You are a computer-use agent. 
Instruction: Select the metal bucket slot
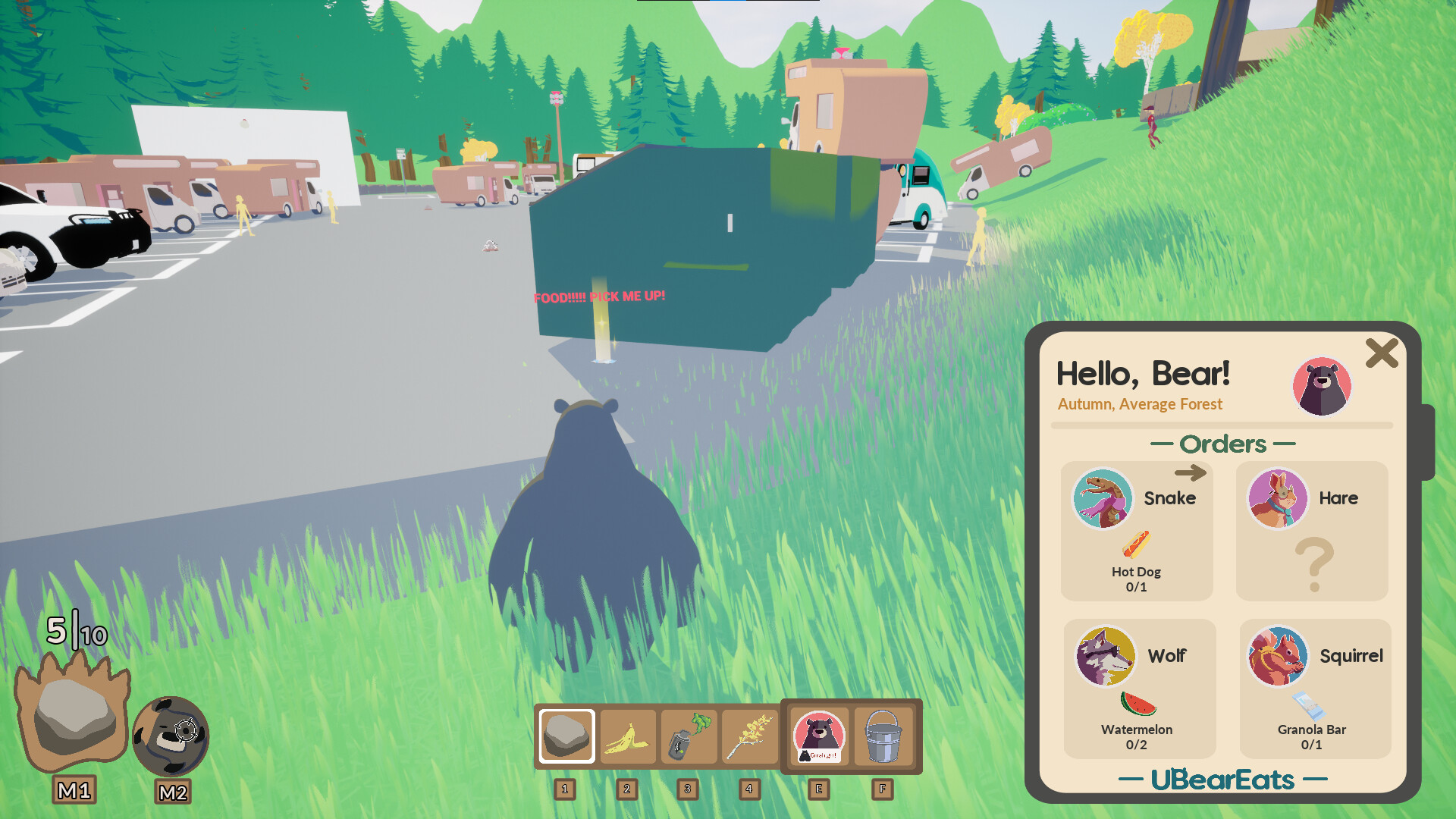coord(883,737)
